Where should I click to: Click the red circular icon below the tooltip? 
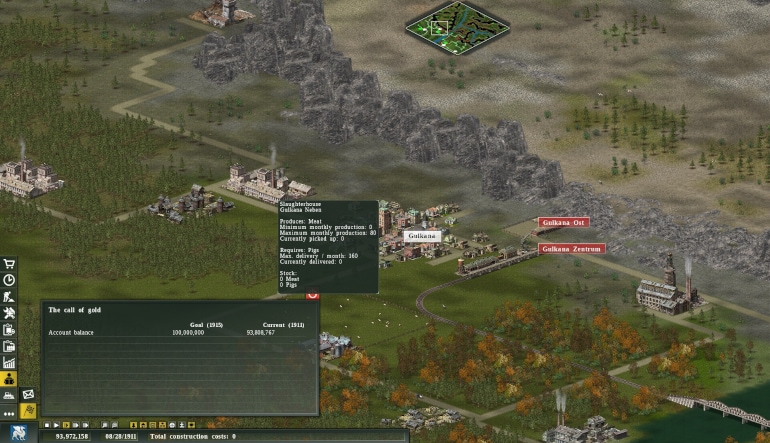pos(312,294)
